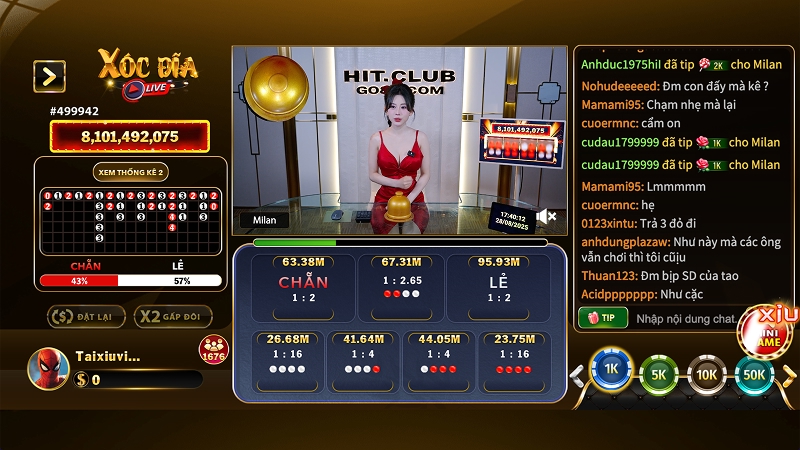The height and width of the screenshot is (450, 800).
Task: Focus the chat message input field
Action: click(x=685, y=318)
